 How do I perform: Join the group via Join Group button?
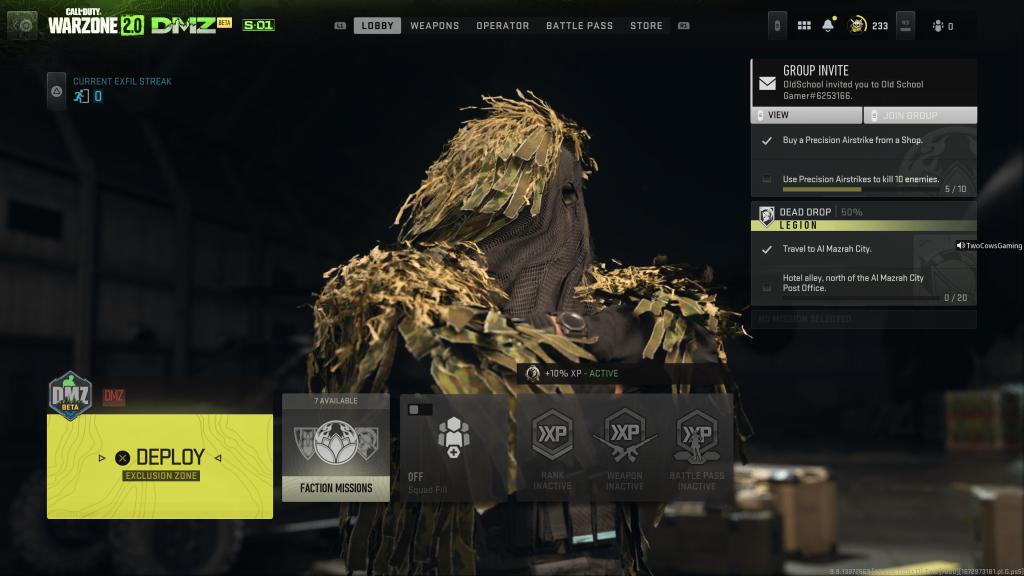point(920,116)
